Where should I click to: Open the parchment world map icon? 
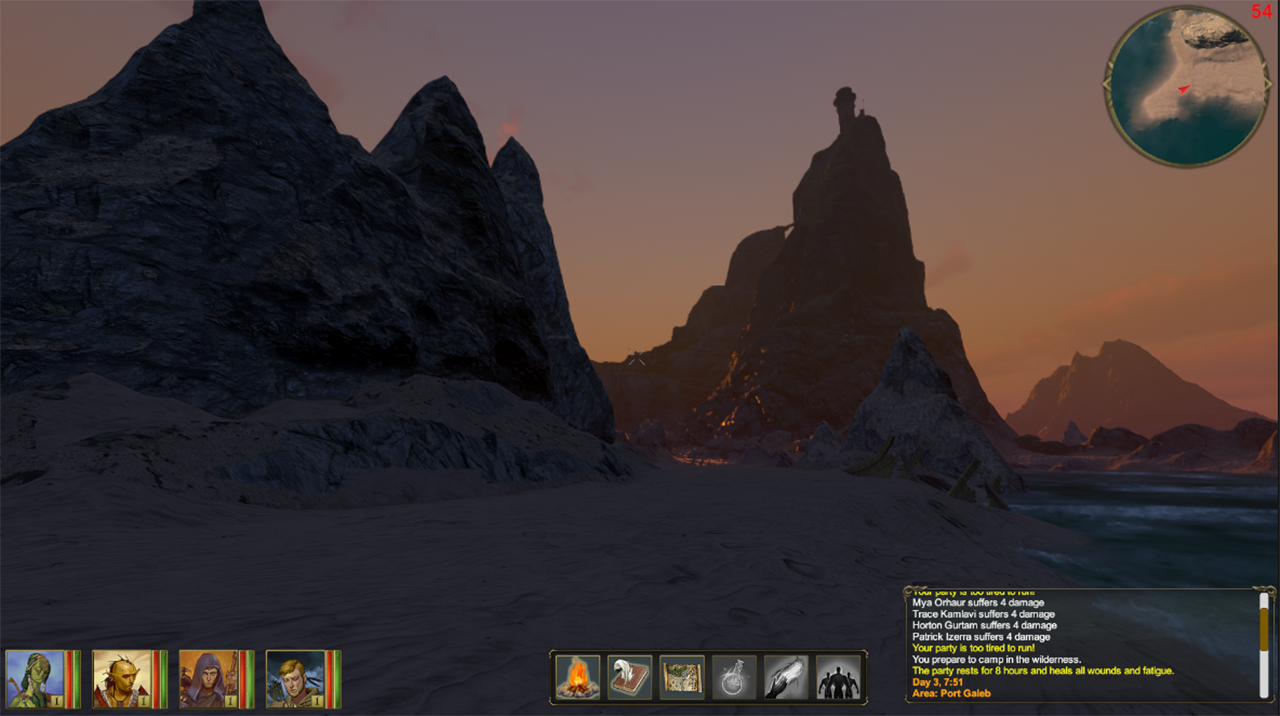(x=682, y=678)
